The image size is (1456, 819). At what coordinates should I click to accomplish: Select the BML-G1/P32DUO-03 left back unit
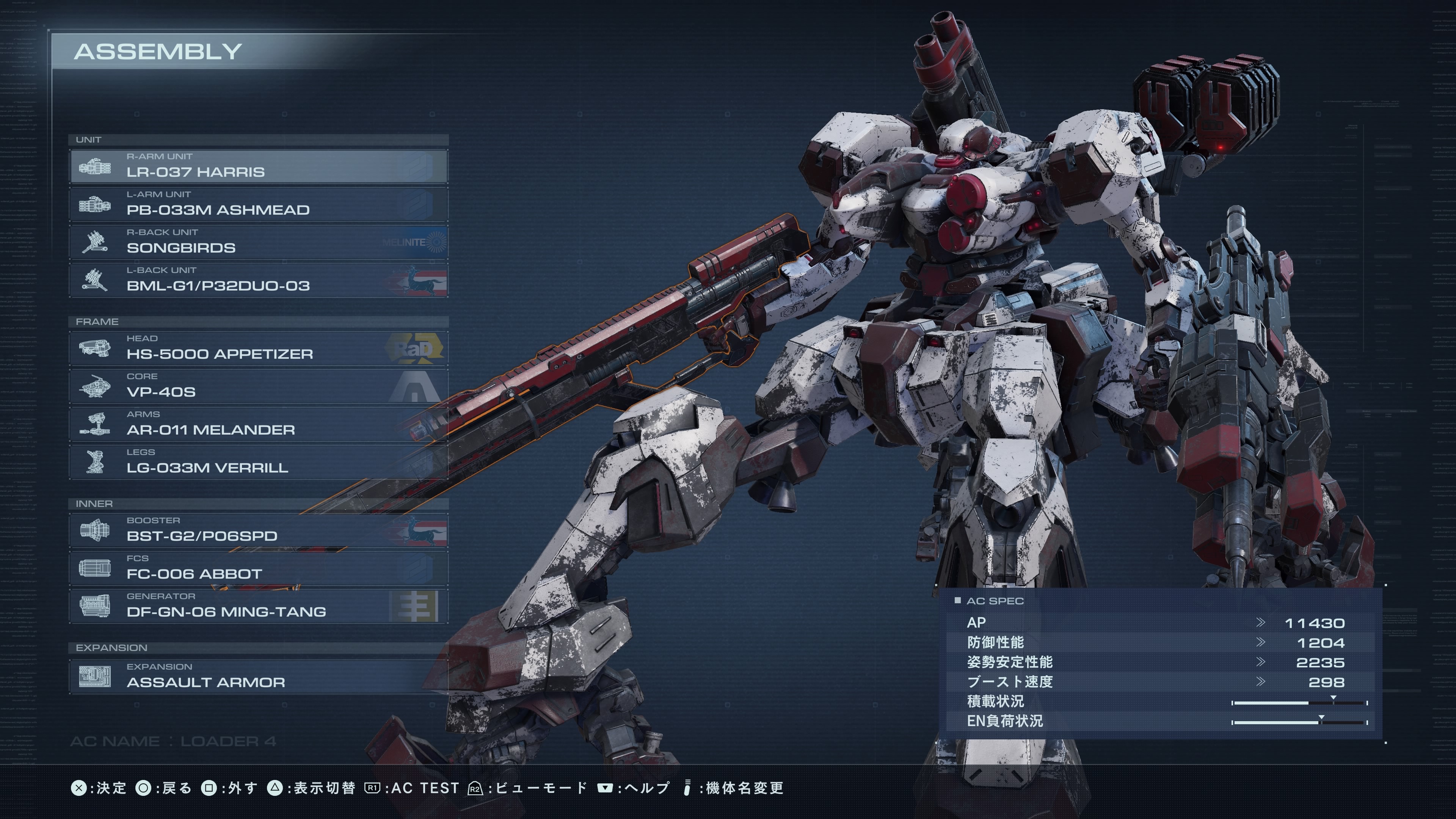258,280
